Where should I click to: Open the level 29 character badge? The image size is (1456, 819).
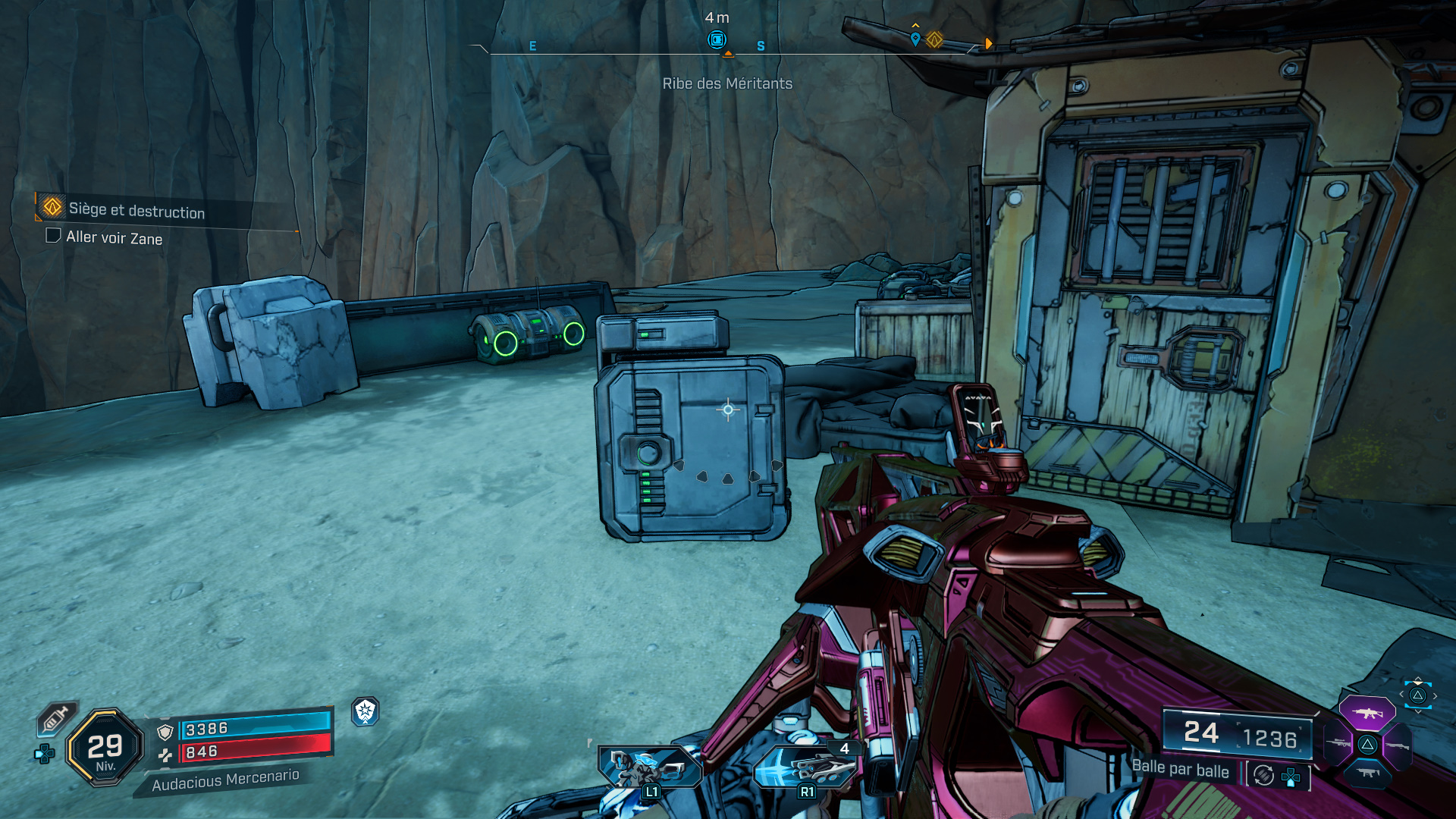click(105, 748)
